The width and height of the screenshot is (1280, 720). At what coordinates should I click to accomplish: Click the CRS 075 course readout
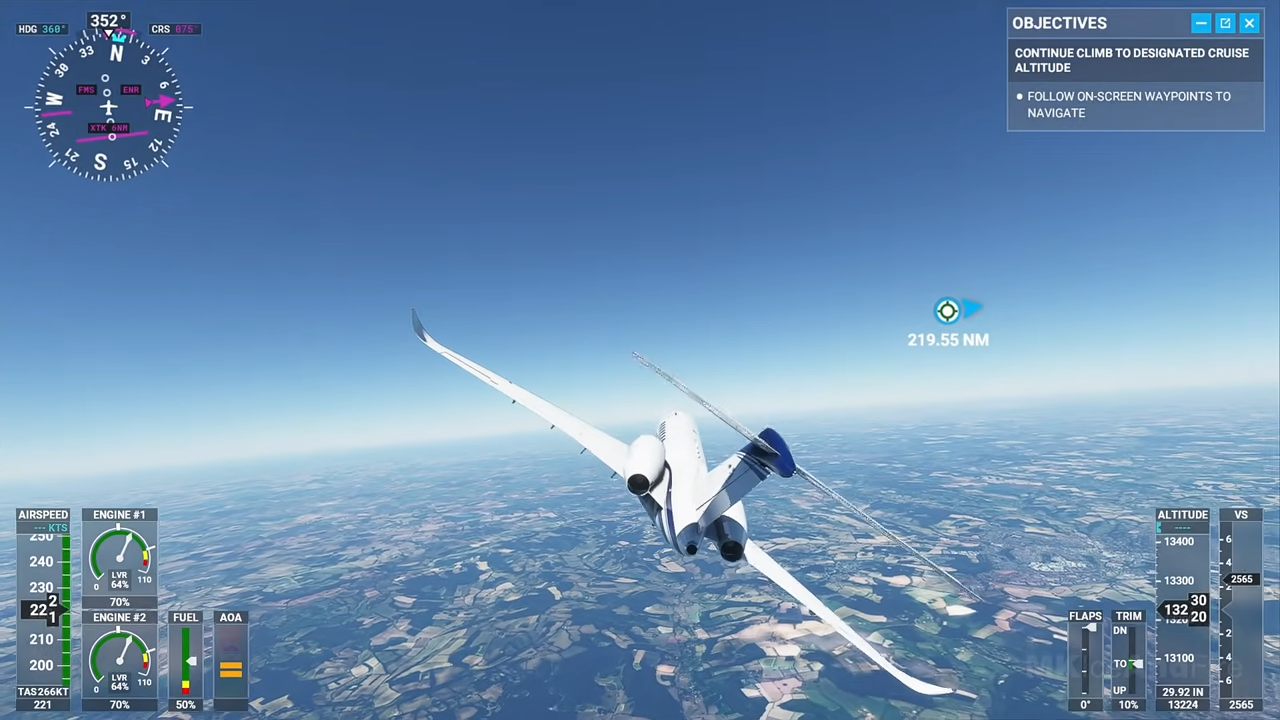point(174,28)
